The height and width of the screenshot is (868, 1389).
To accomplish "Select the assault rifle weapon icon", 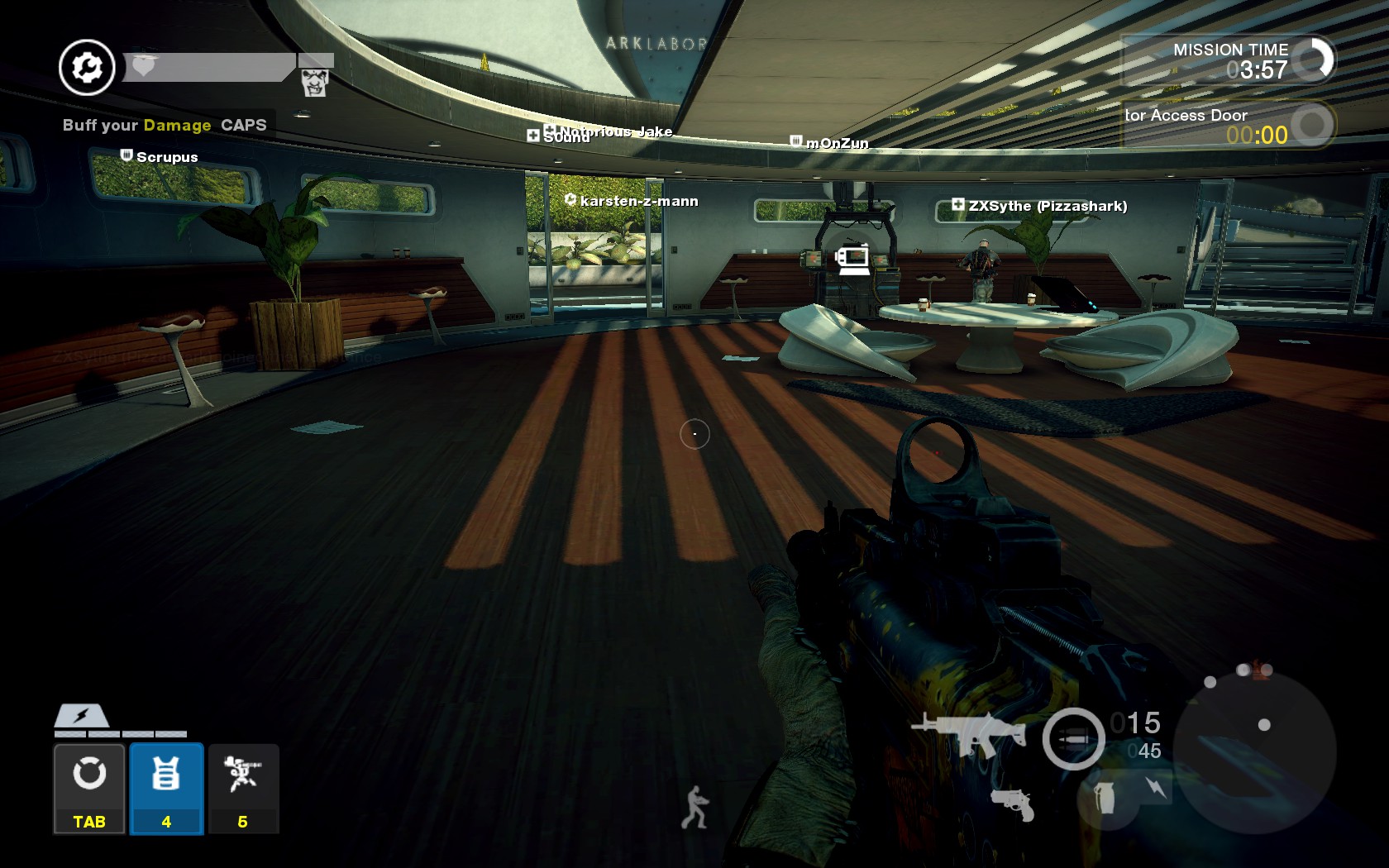I will [x=968, y=732].
